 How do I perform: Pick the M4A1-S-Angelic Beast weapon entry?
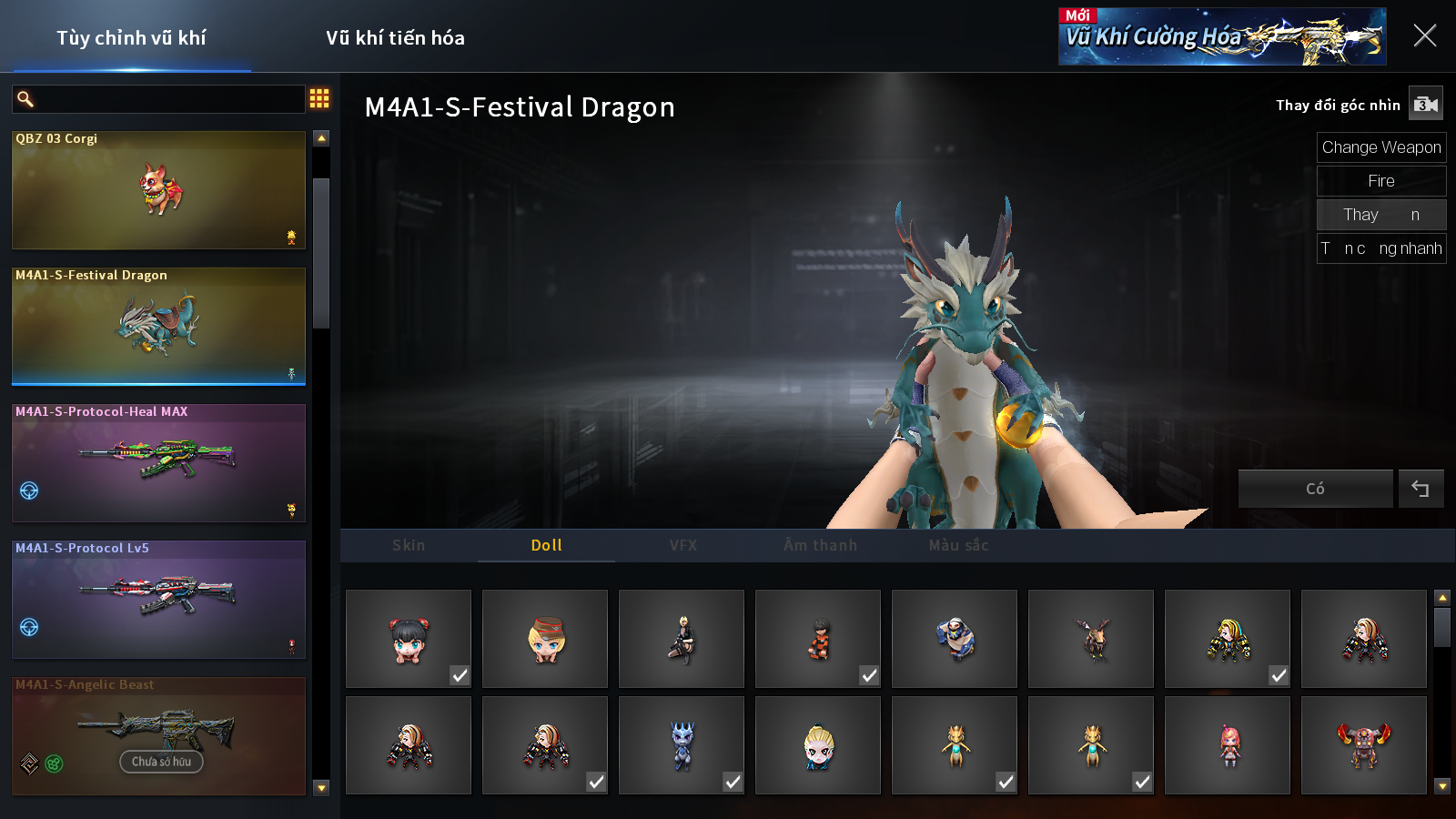[158, 736]
